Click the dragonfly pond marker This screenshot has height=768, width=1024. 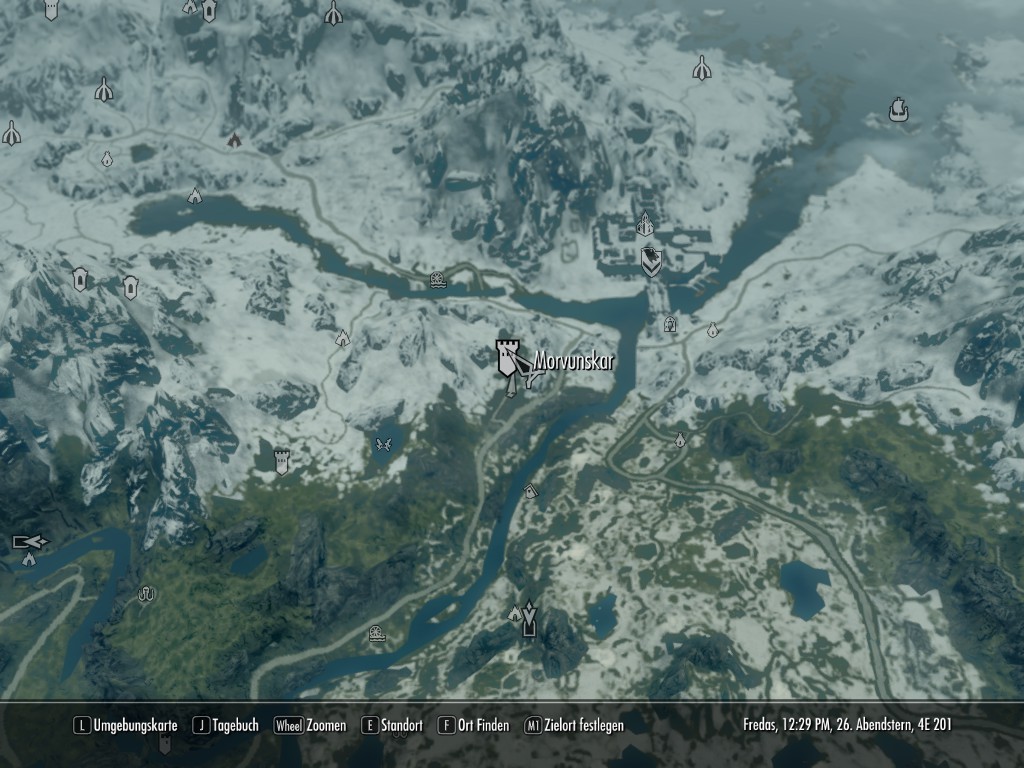point(381,443)
